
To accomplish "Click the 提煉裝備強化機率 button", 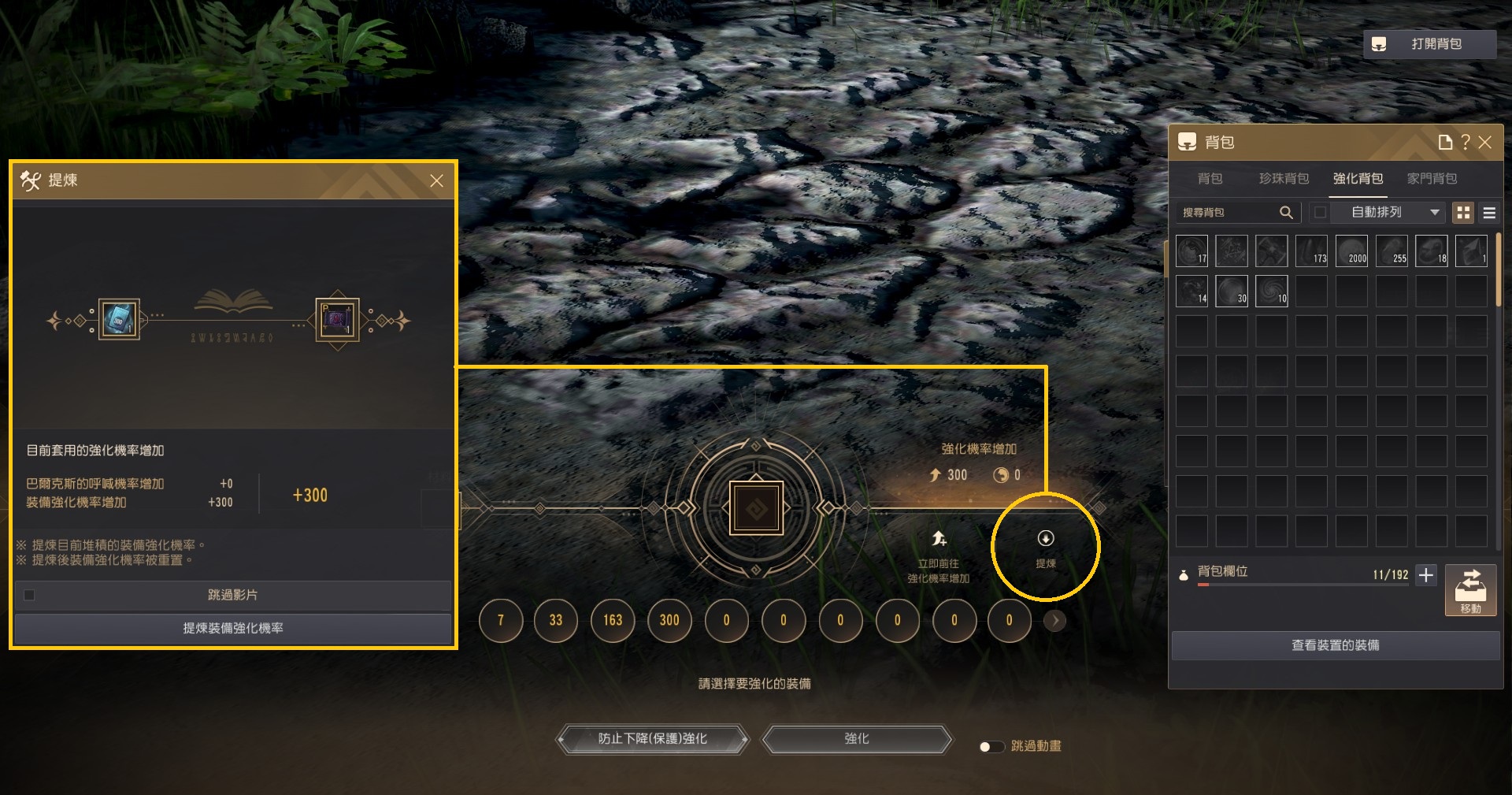I will coord(233,628).
